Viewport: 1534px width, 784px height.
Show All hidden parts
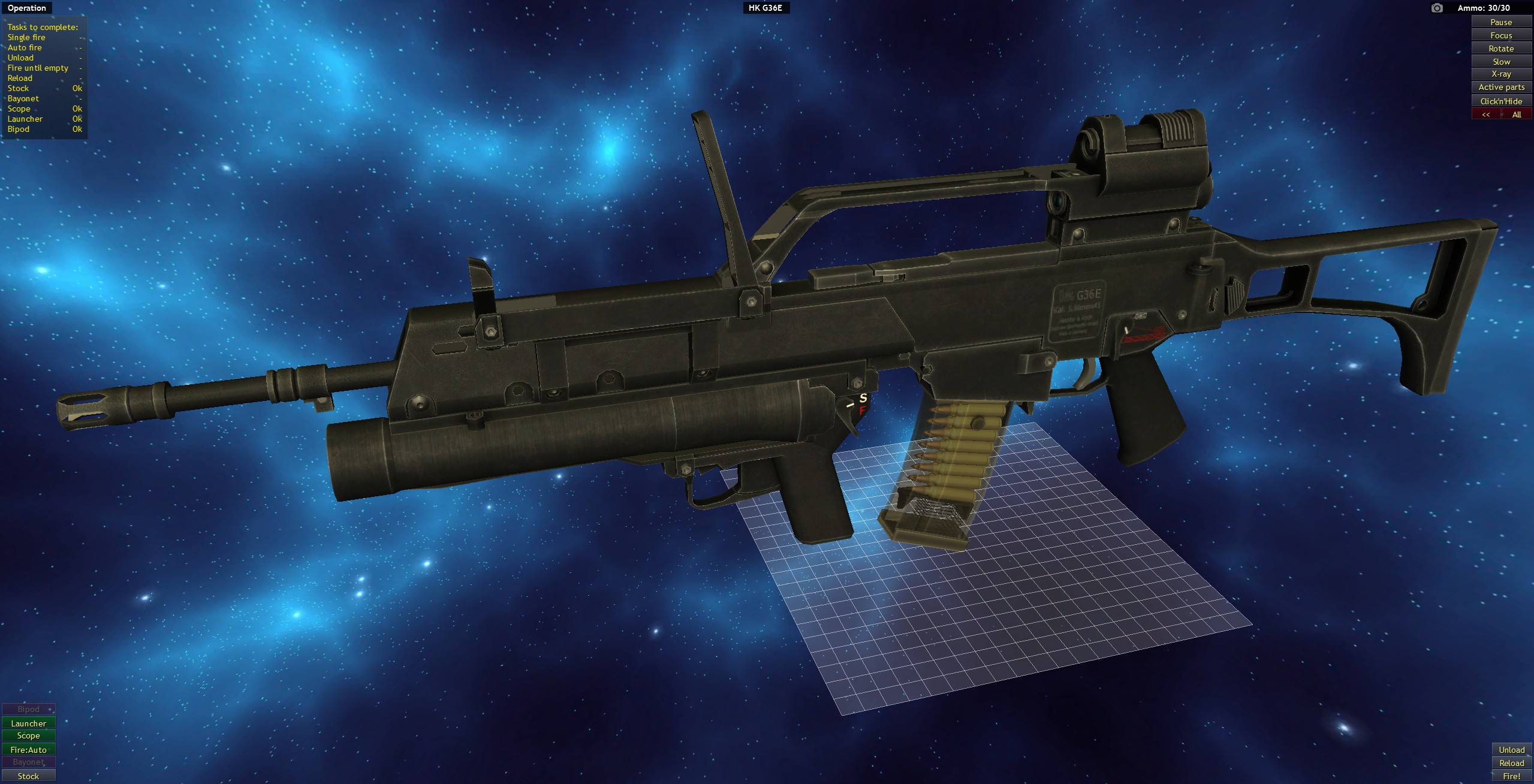[1518, 113]
